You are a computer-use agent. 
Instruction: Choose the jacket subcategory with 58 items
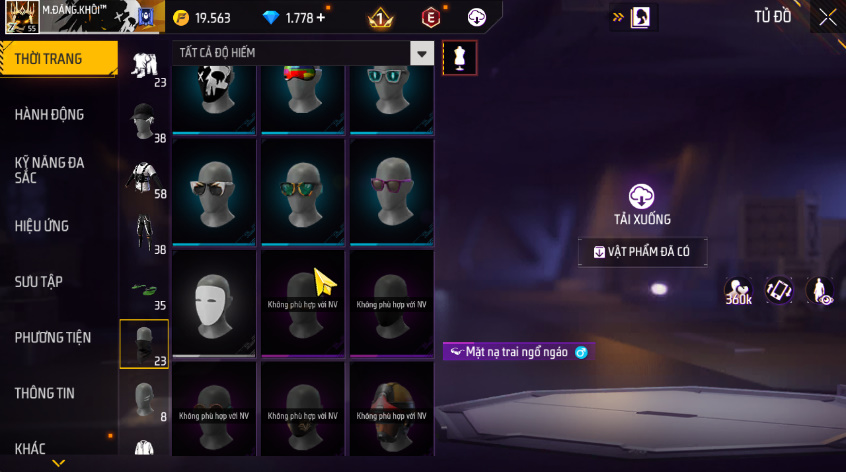(x=144, y=179)
